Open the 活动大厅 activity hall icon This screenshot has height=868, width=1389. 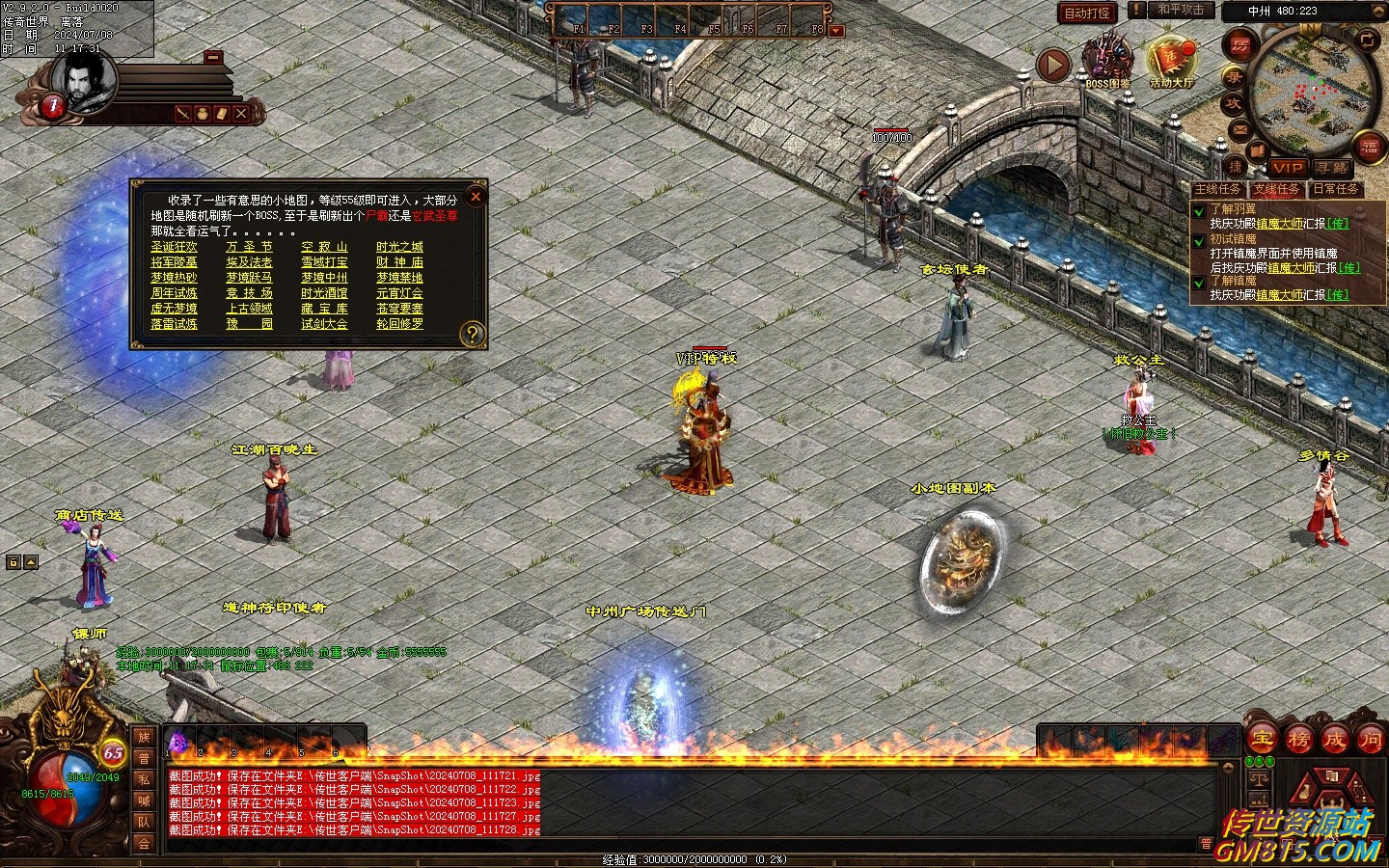(1171, 60)
